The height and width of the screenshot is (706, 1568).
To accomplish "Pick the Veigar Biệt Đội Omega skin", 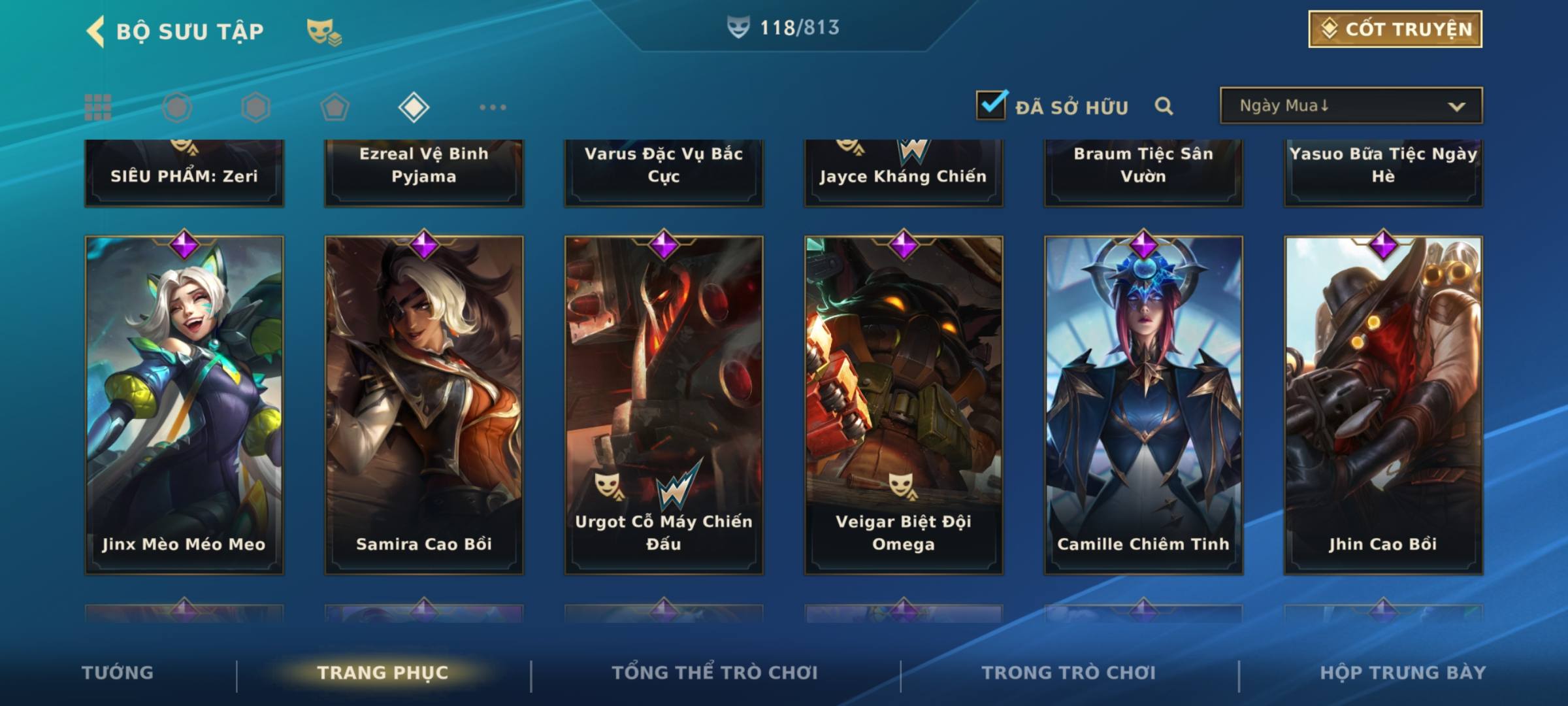I will pos(904,405).
